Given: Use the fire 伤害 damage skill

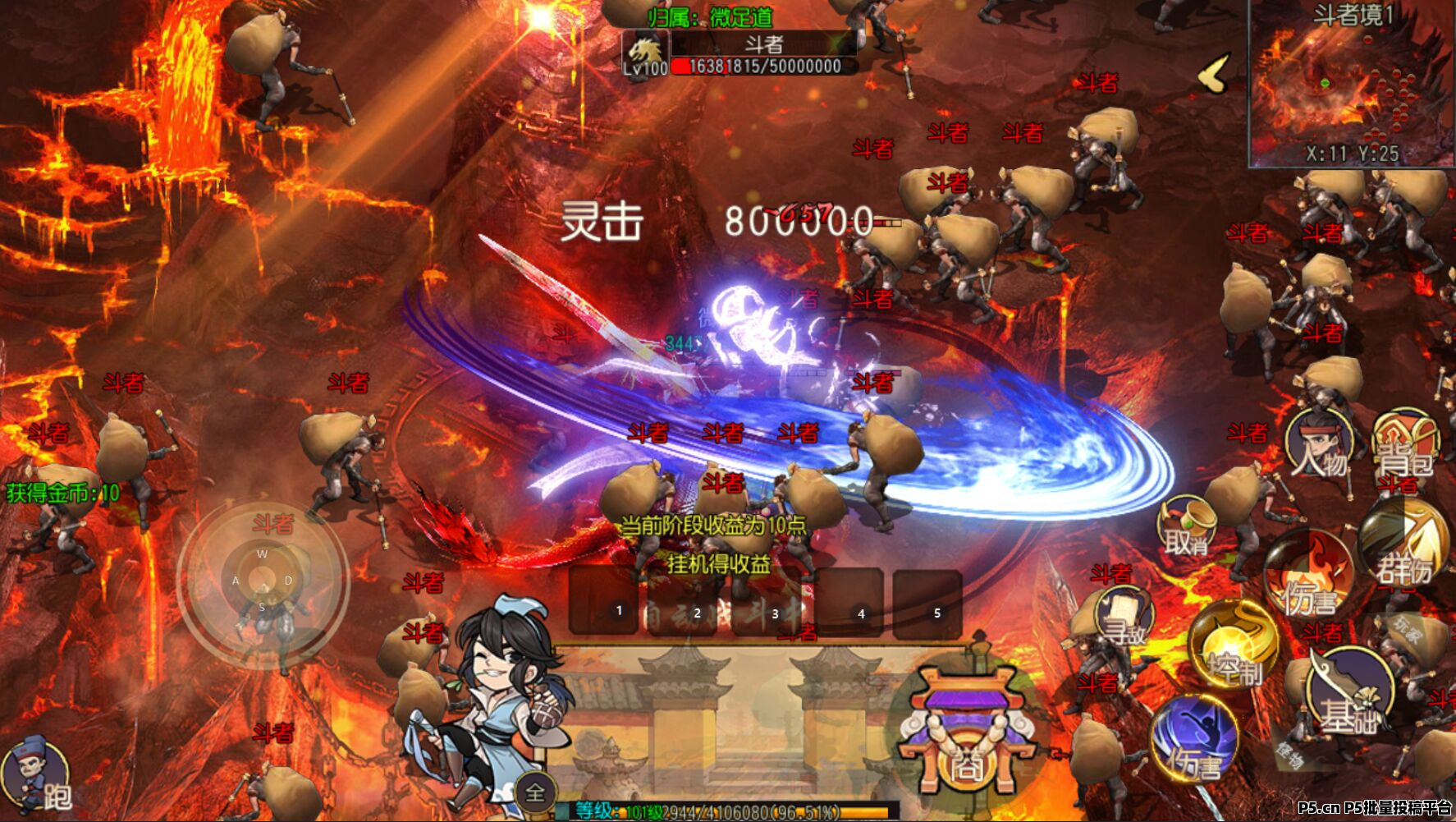Looking at the screenshot, I should pos(1307,578).
